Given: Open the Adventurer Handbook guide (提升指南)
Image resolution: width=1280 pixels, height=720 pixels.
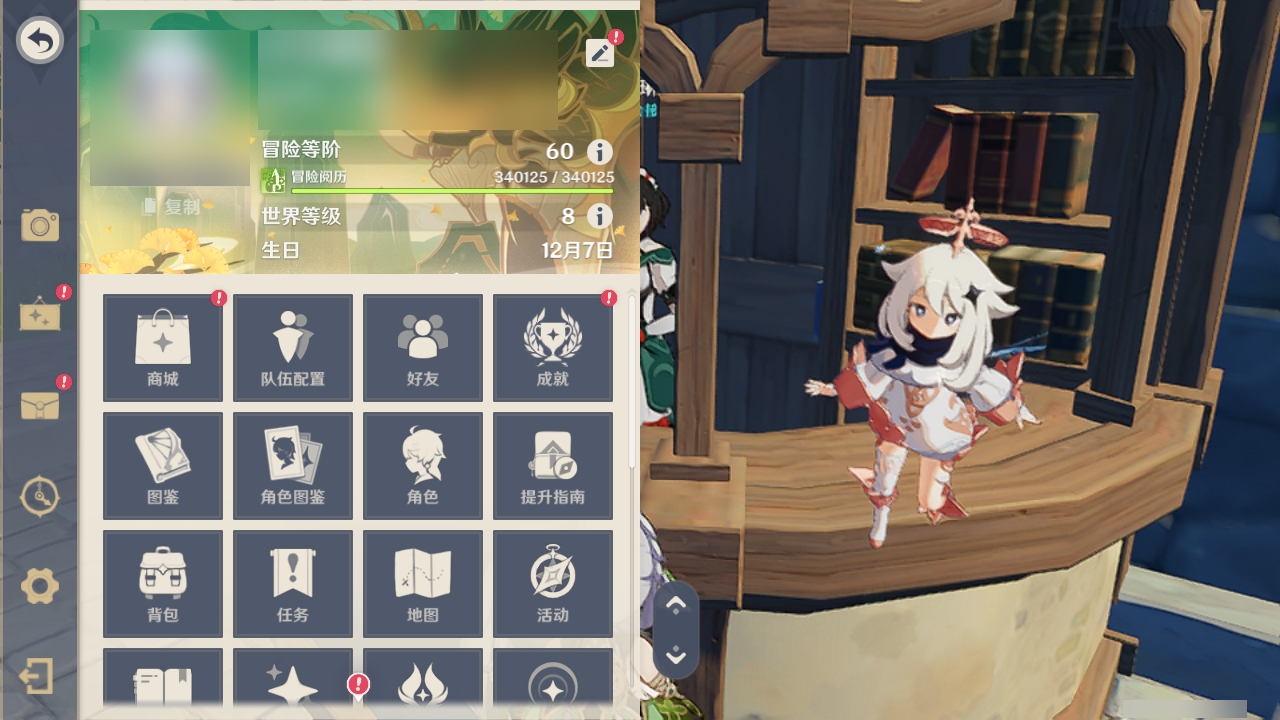Looking at the screenshot, I should click(x=552, y=465).
